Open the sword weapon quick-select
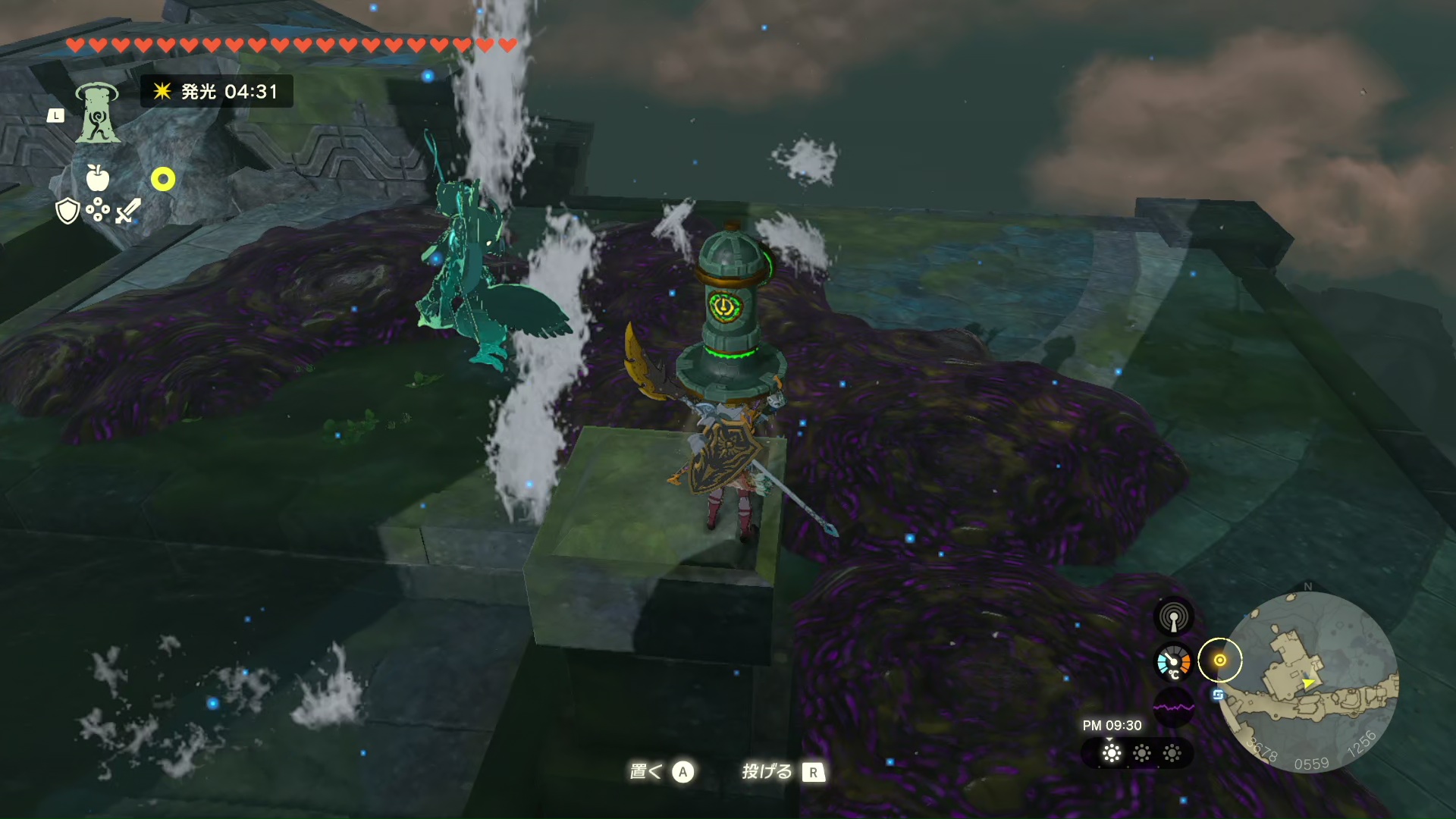The width and height of the screenshot is (1456, 819). (x=128, y=211)
